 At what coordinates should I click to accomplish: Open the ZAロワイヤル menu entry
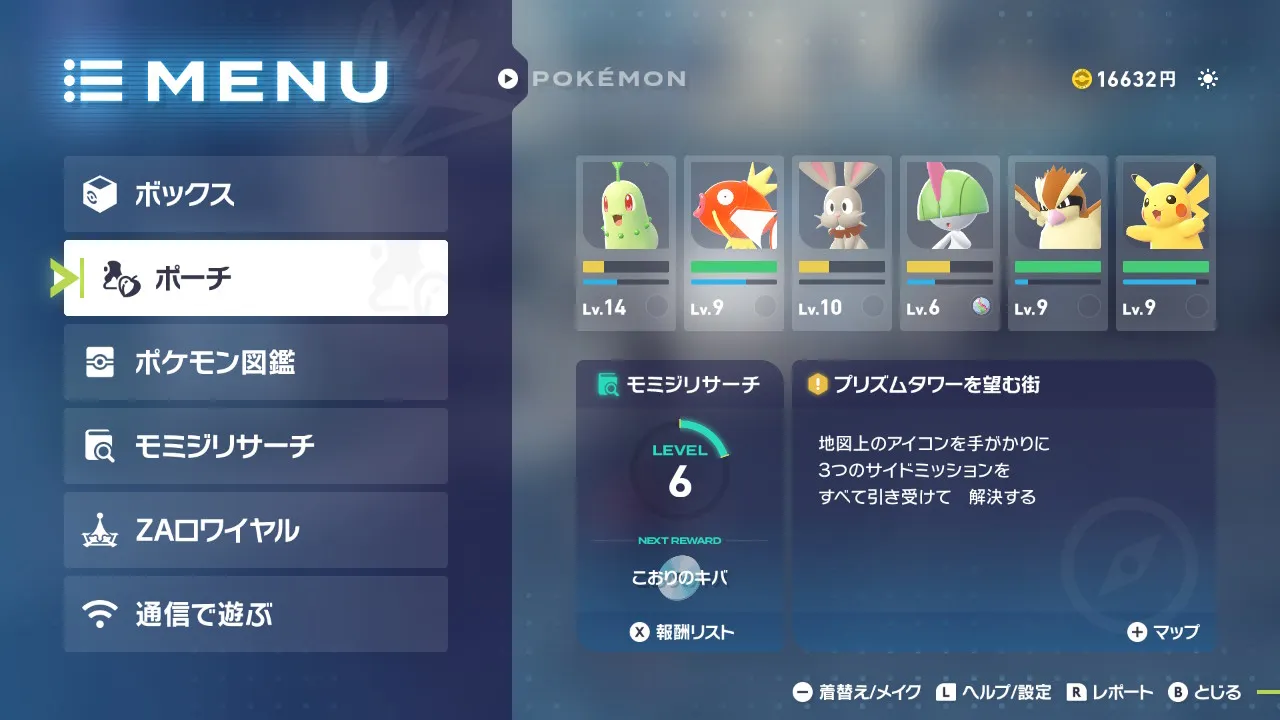click(255, 530)
